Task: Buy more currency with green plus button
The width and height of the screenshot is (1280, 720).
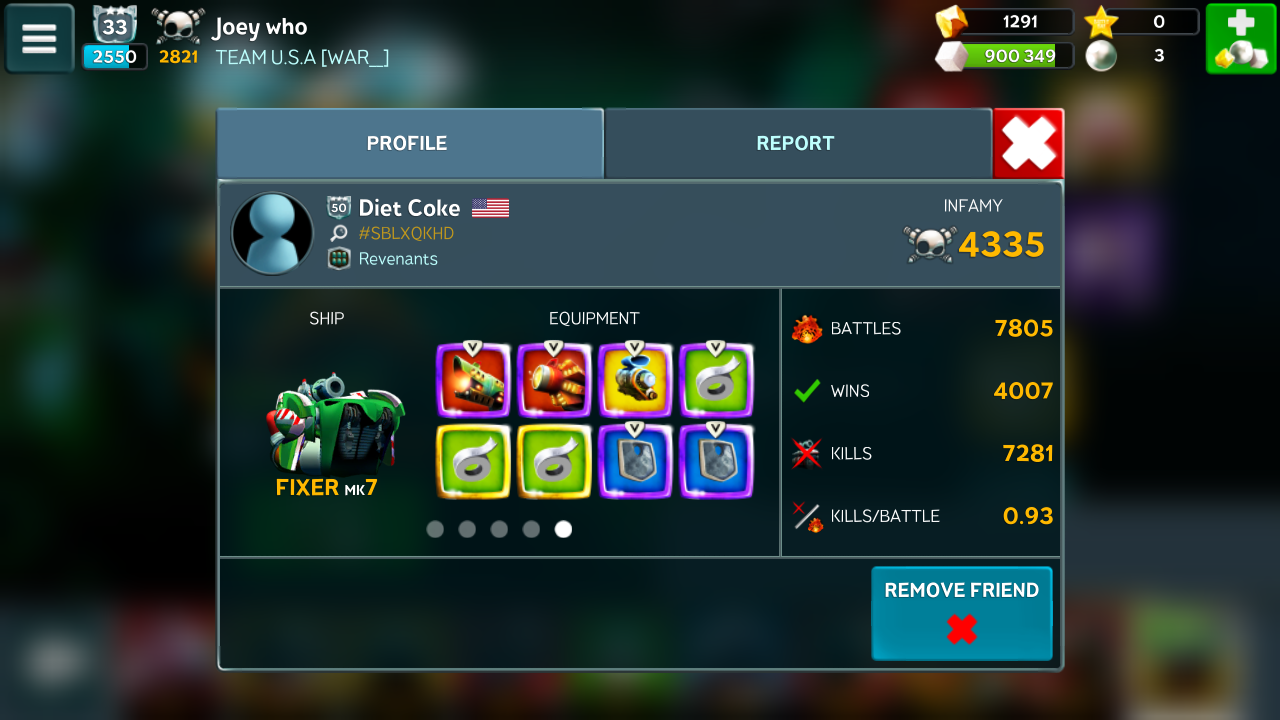Action: (x=1240, y=39)
